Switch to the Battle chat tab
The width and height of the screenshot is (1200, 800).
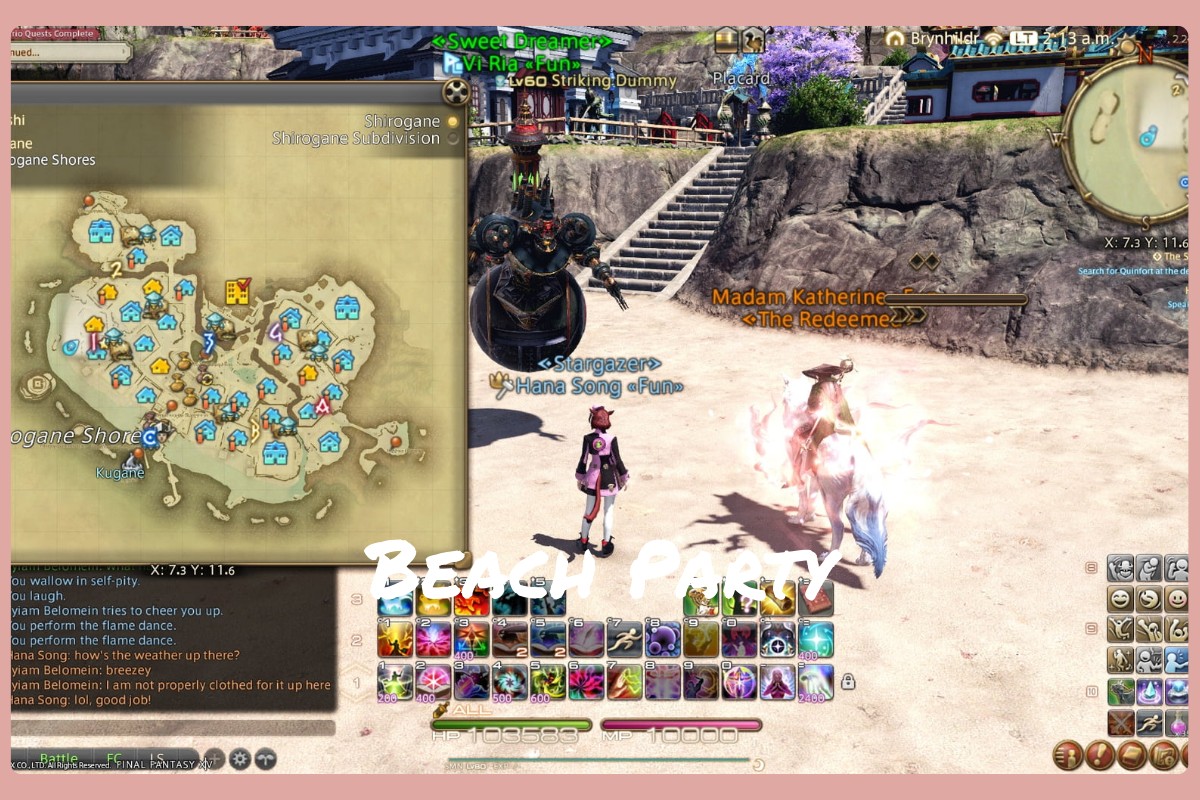tap(58, 759)
